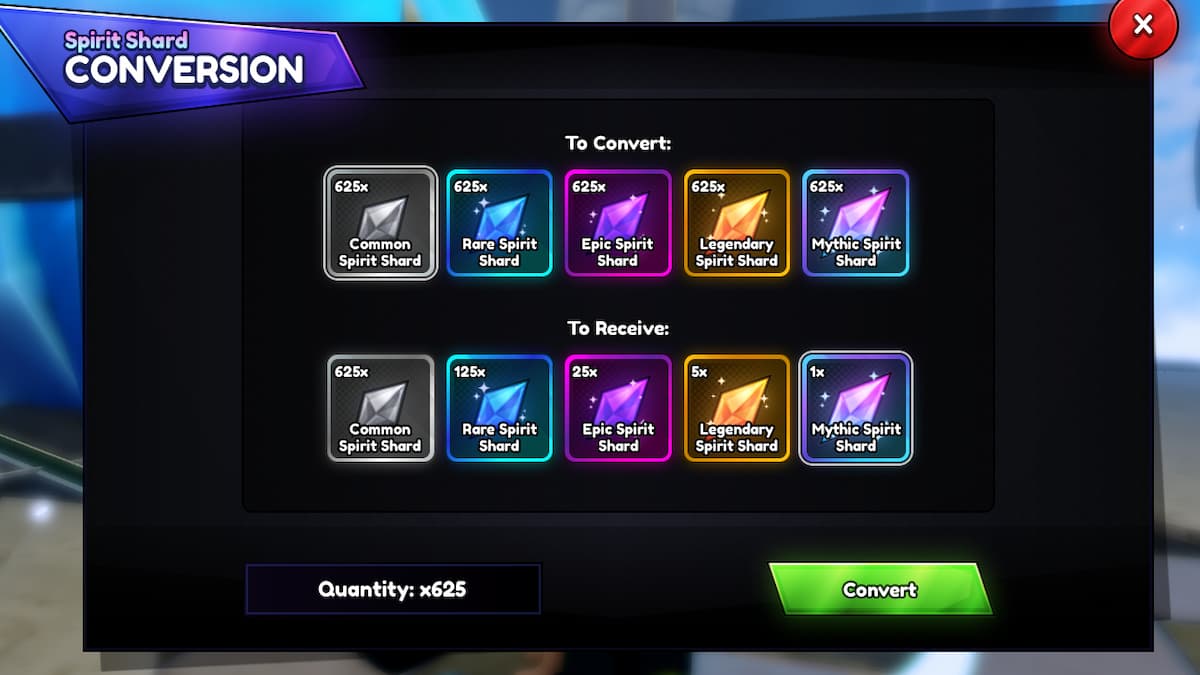Select Rare Spirit Shard under To Convert

point(499,223)
